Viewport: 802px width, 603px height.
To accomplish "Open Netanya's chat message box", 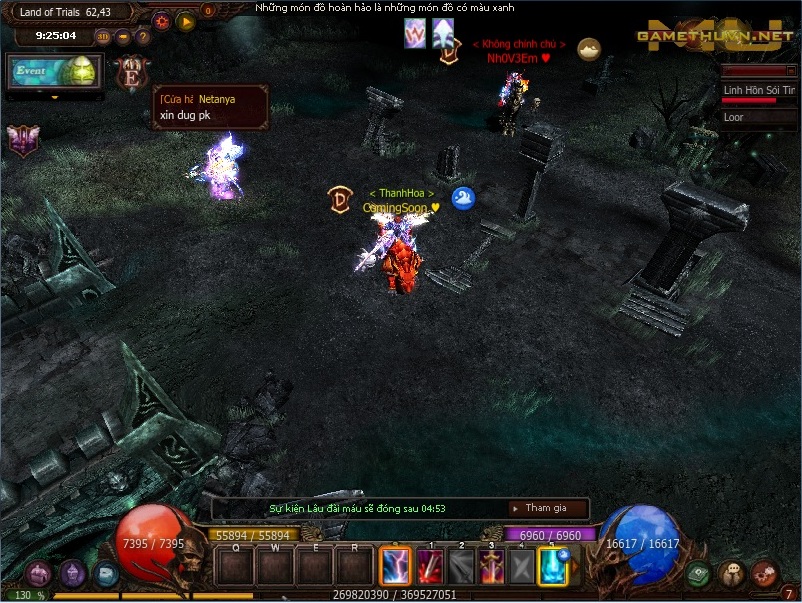I will point(210,107).
